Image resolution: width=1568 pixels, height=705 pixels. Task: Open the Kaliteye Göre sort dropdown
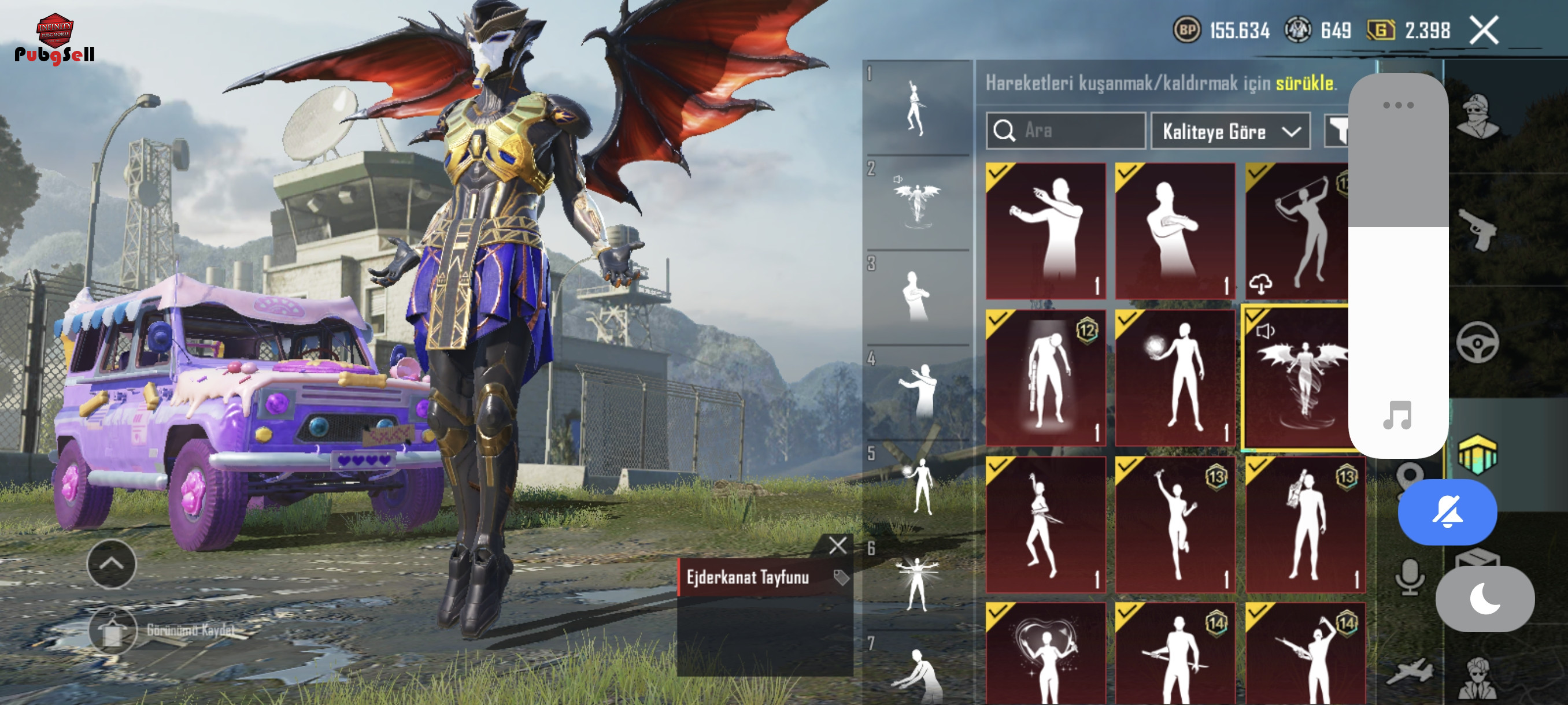(x=1230, y=131)
